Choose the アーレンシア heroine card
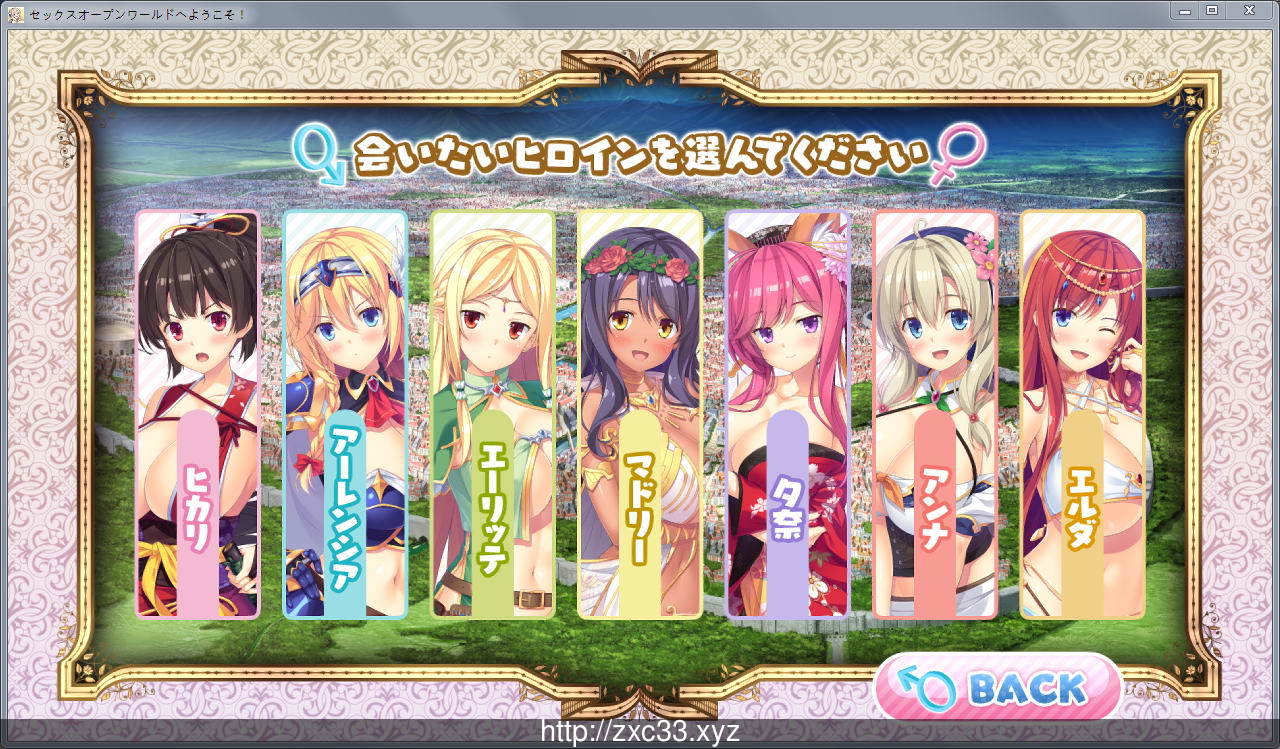Image resolution: width=1280 pixels, height=749 pixels. coord(345,413)
